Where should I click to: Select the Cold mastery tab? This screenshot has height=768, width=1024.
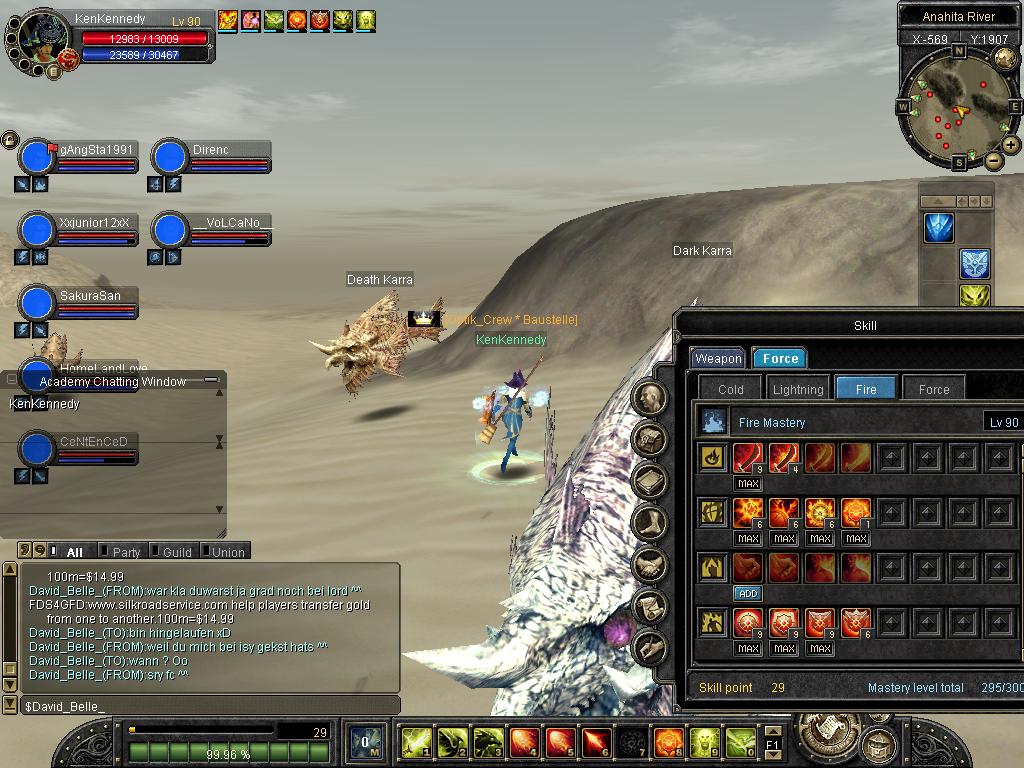731,389
